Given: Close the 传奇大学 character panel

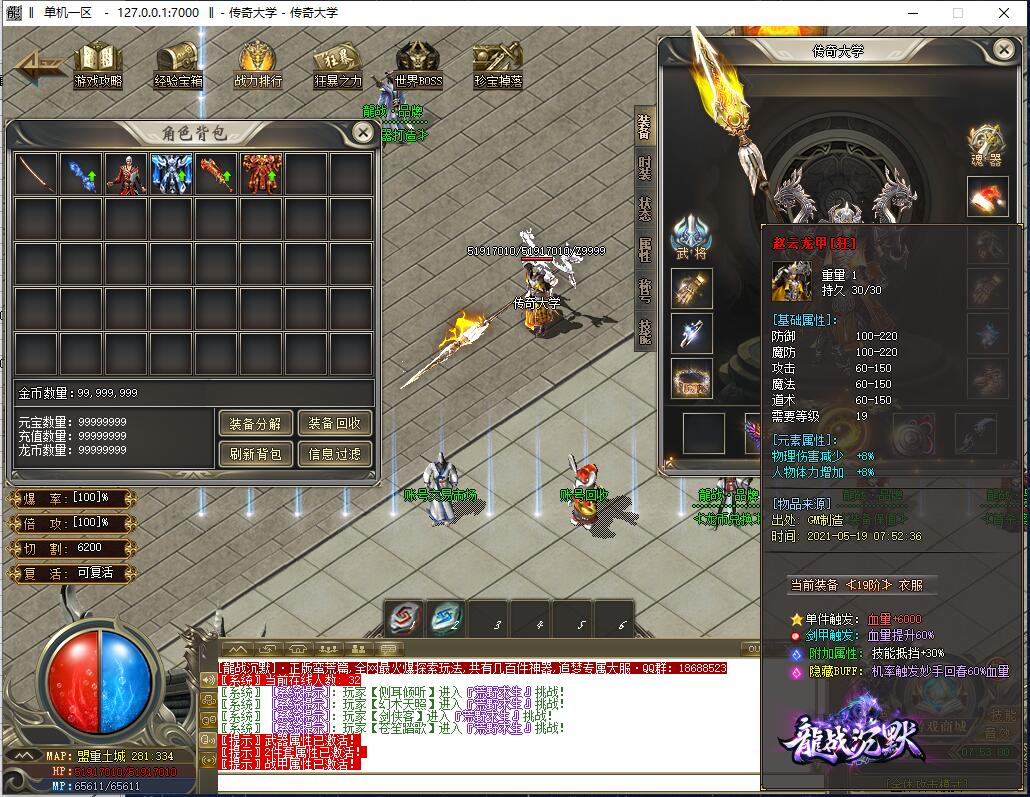Looking at the screenshot, I should (1004, 48).
